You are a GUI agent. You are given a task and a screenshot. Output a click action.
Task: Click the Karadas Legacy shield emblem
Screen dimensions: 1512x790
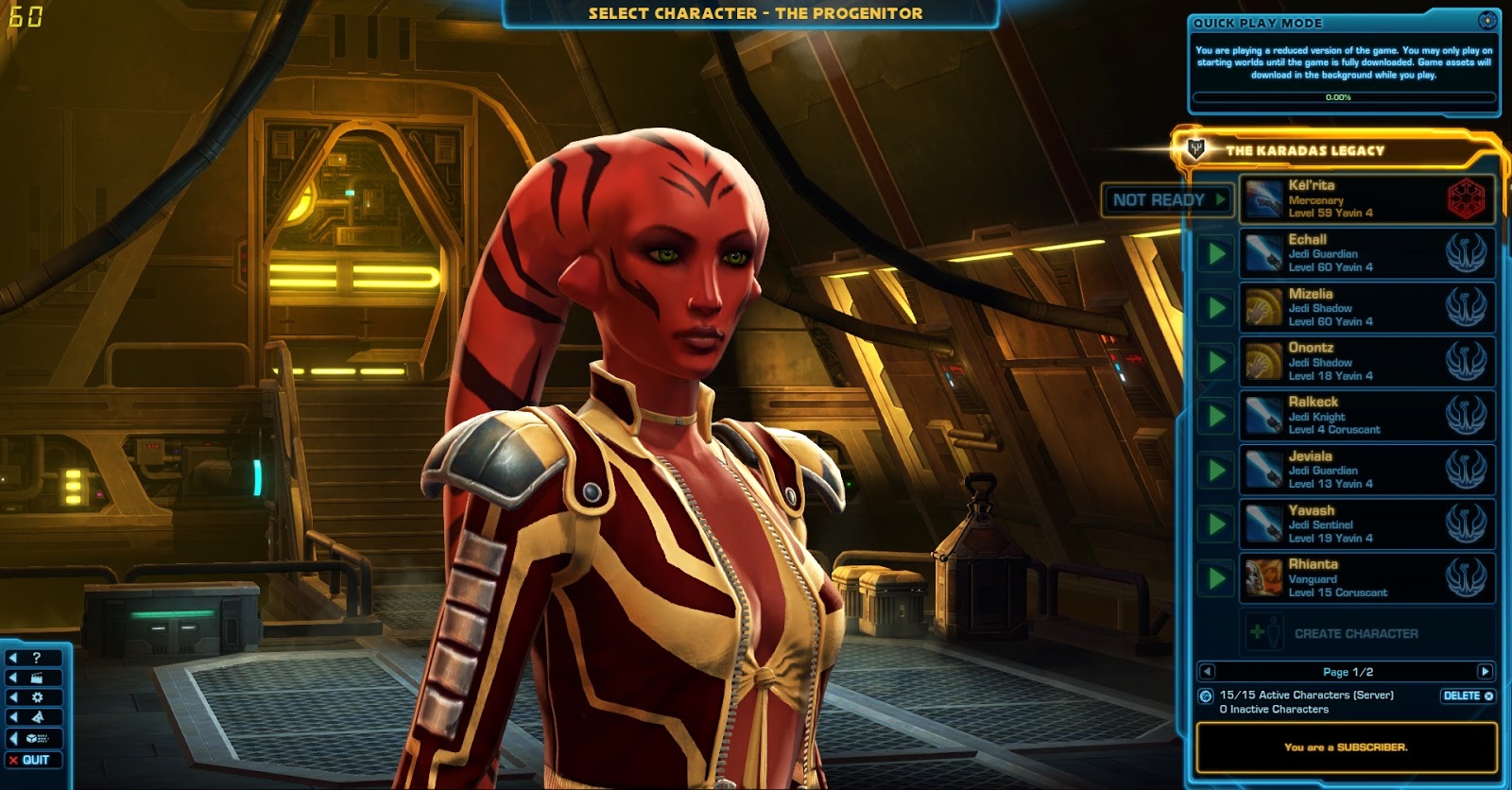point(1195,148)
